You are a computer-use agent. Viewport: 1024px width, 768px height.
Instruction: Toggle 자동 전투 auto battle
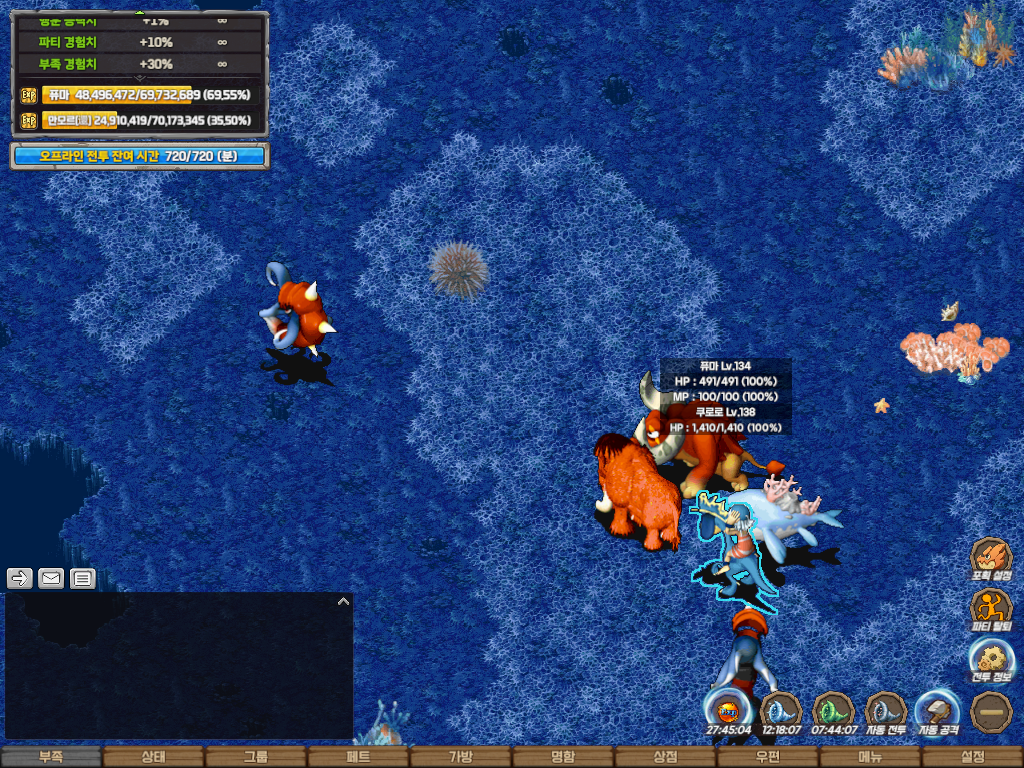(x=885, y=709)
